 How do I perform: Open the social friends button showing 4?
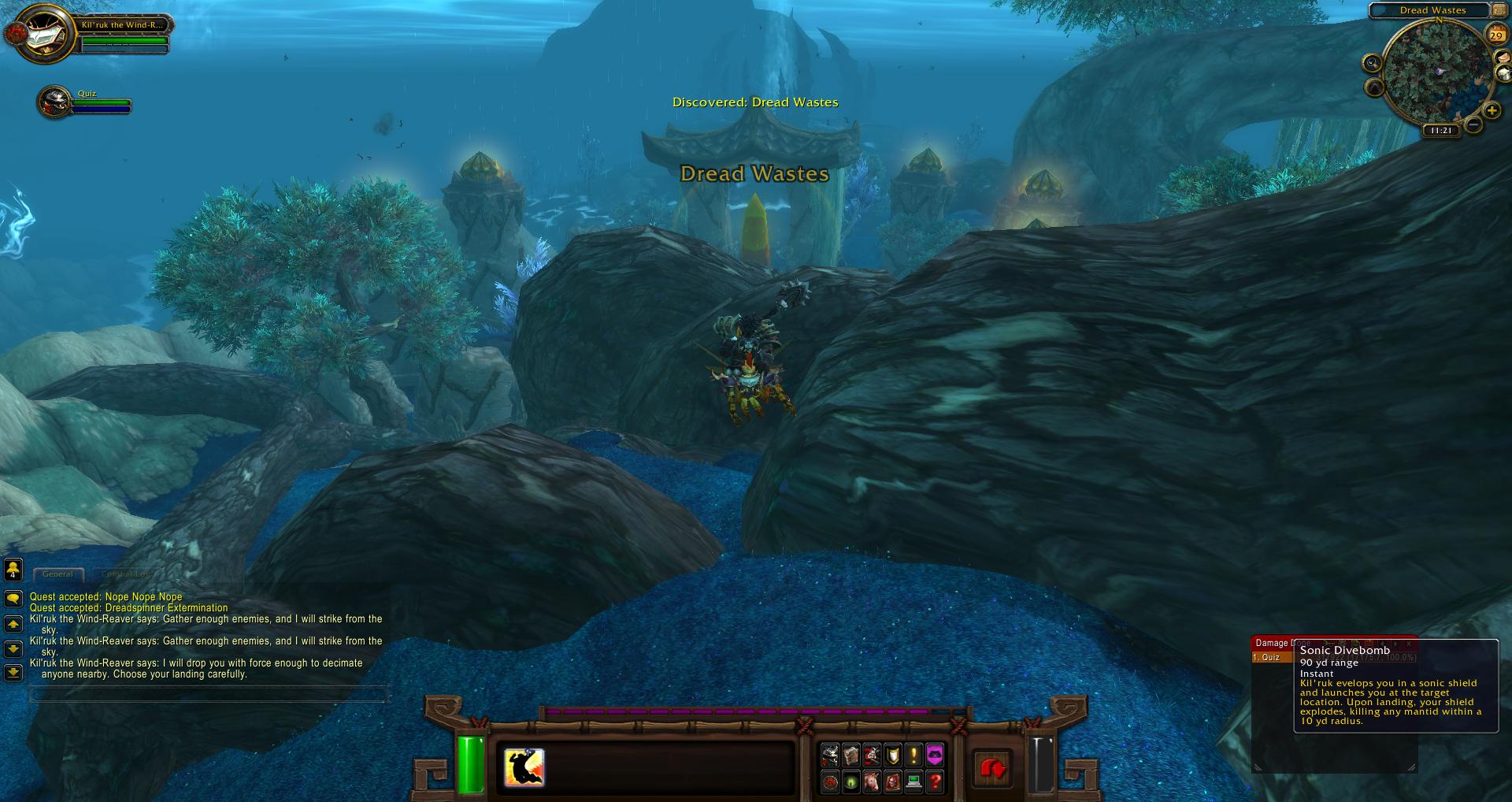pyautogui.click(x=13, y=570)
